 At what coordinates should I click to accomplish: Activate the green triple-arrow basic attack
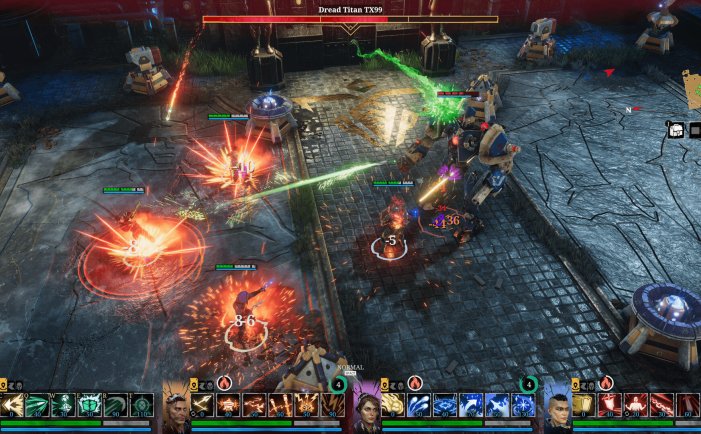(13, 405)
